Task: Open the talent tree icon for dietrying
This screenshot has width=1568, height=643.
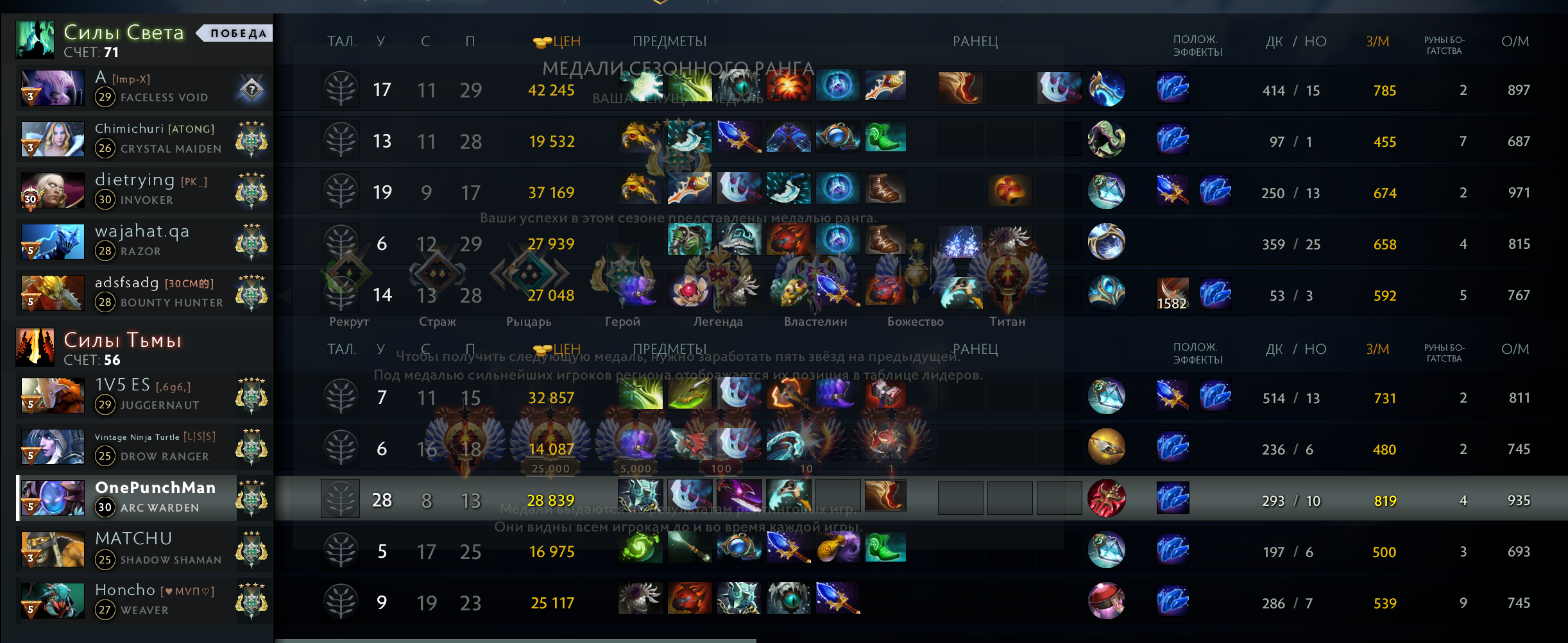Action: pyautogui.click(x=341, y=192)
